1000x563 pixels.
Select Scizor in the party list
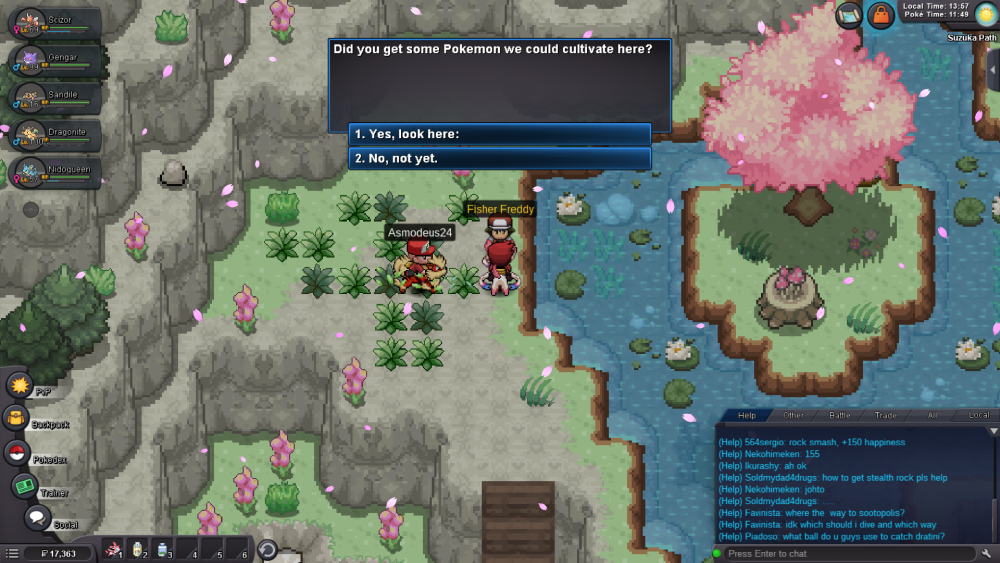(57, 22)
